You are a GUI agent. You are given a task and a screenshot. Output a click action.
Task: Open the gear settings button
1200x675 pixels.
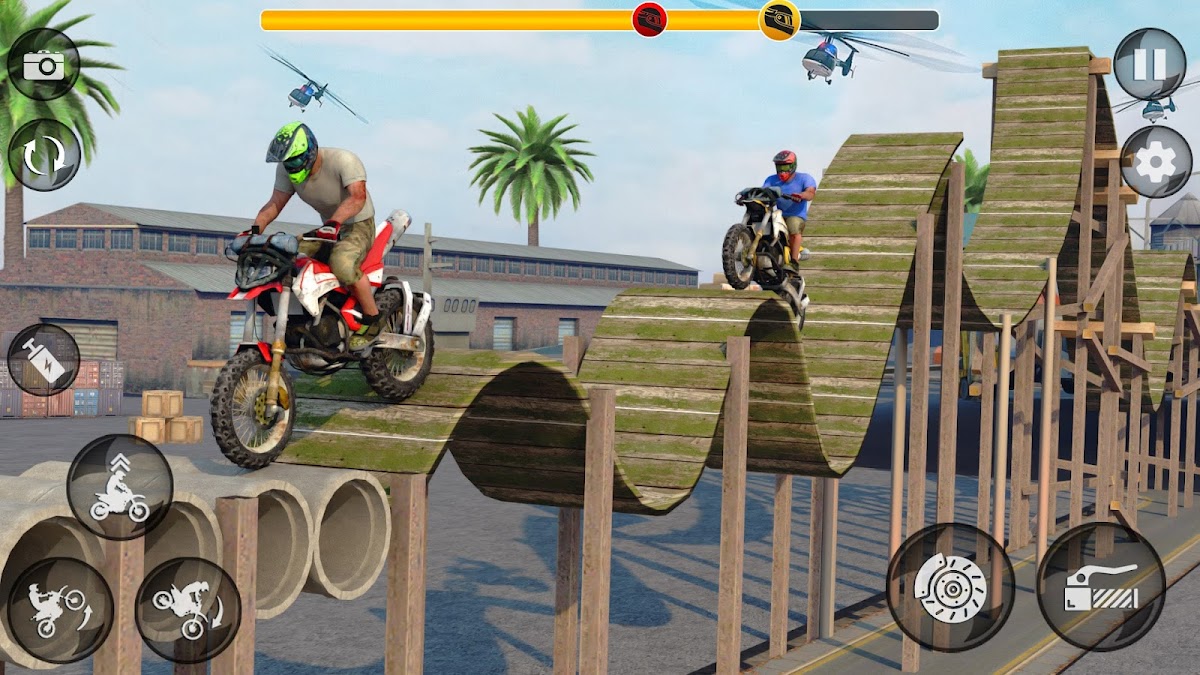pyautogui.click(x=1156, y=162)
